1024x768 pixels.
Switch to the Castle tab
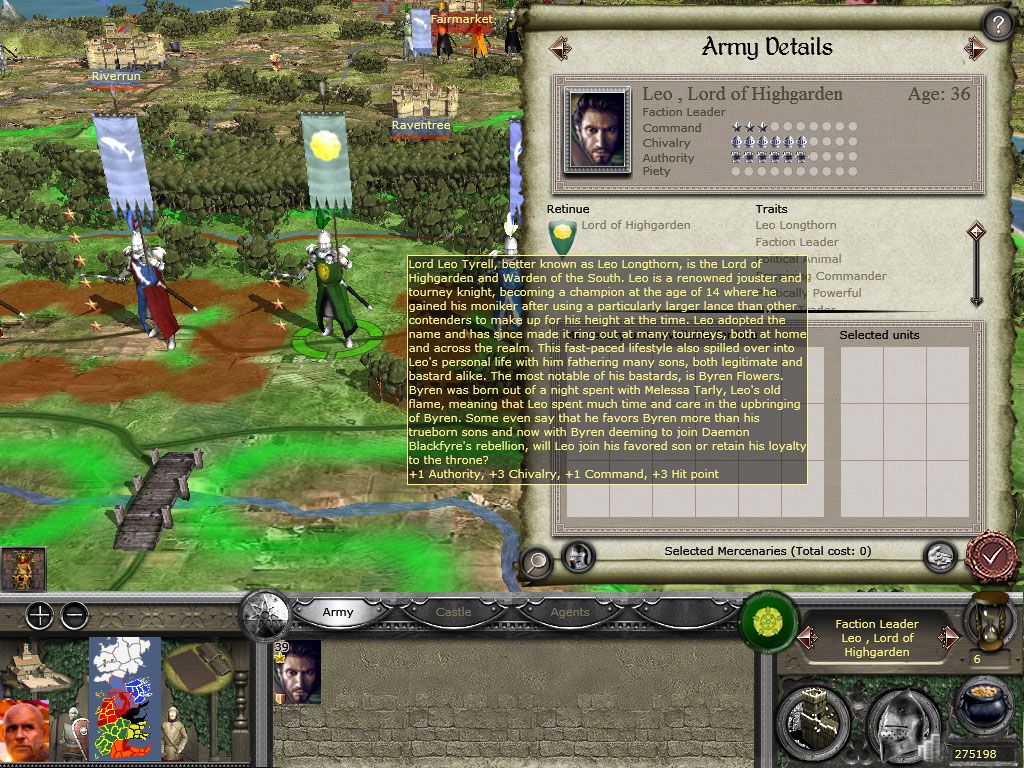tap(453, 612)
